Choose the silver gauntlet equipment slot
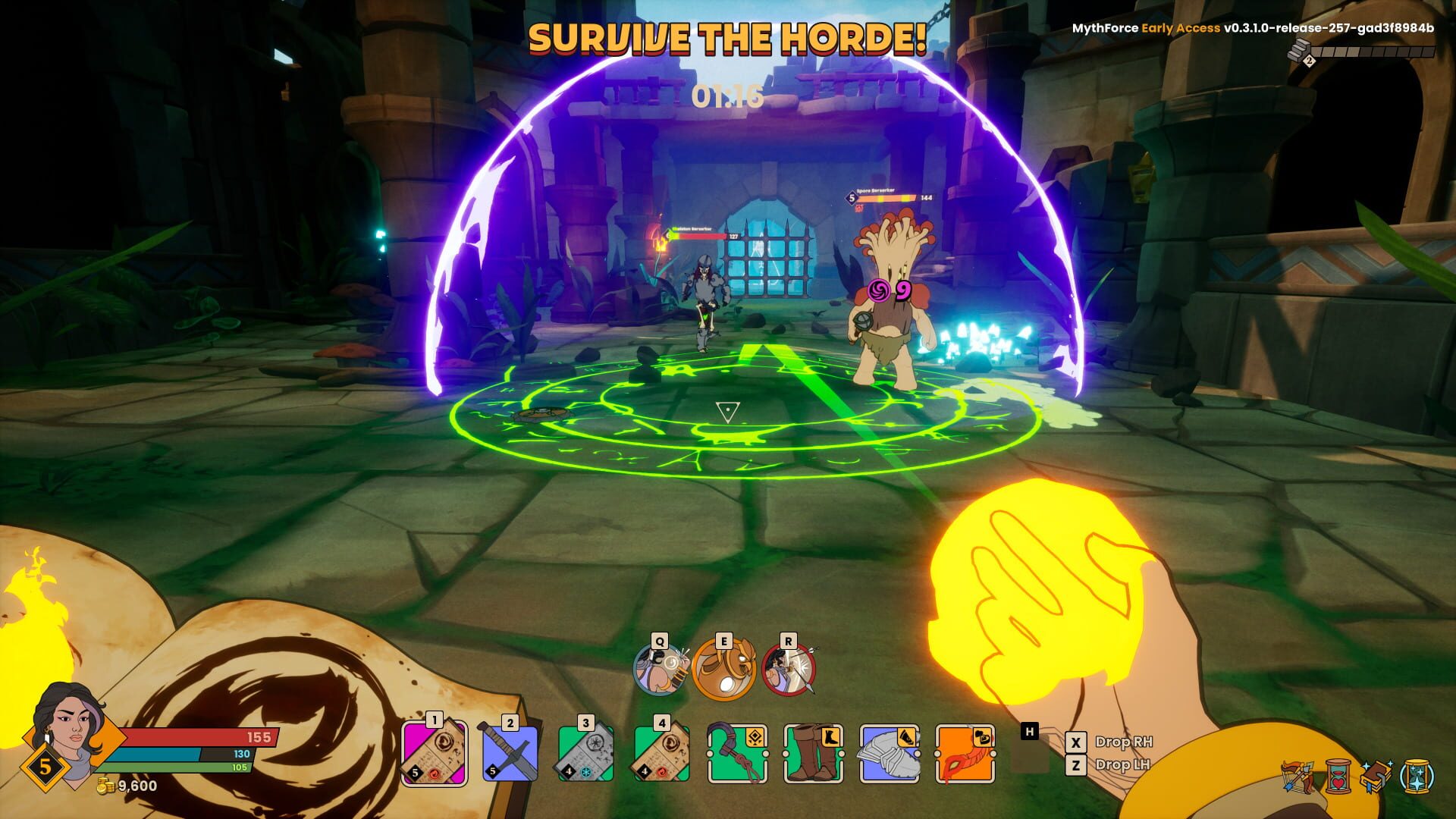 (x=889, y=753)
